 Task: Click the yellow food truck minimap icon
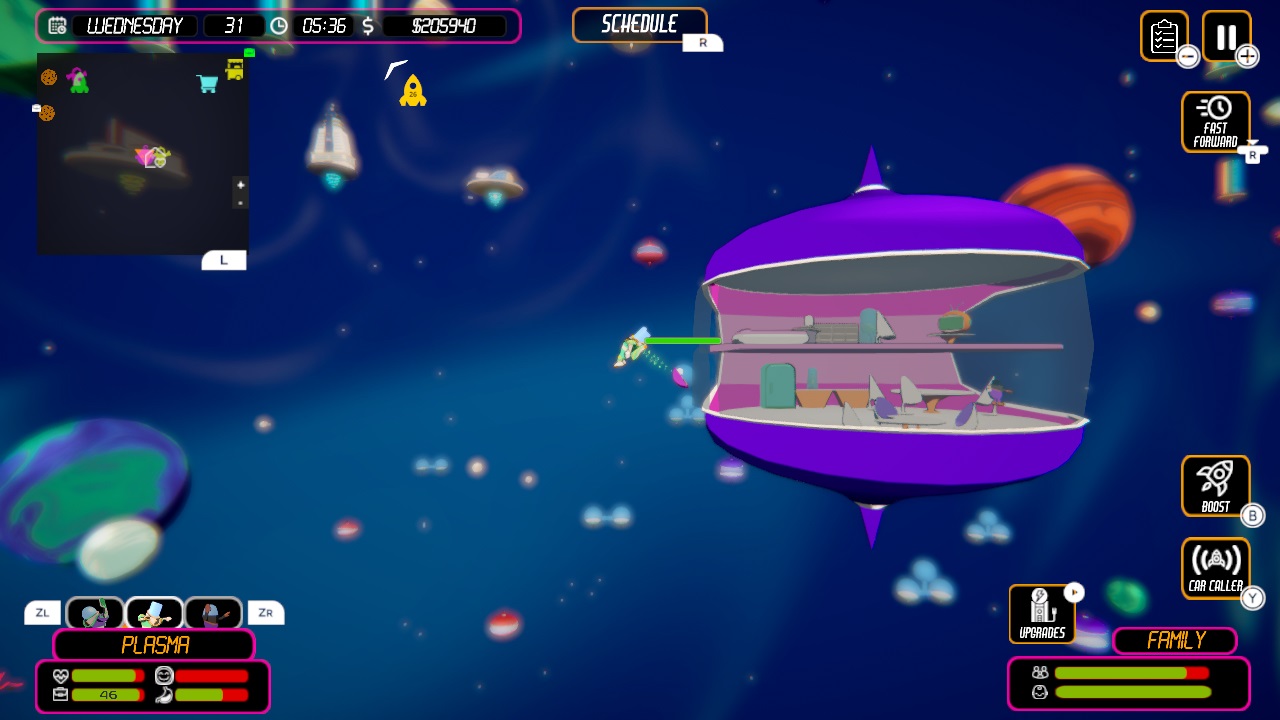(236, 71)
